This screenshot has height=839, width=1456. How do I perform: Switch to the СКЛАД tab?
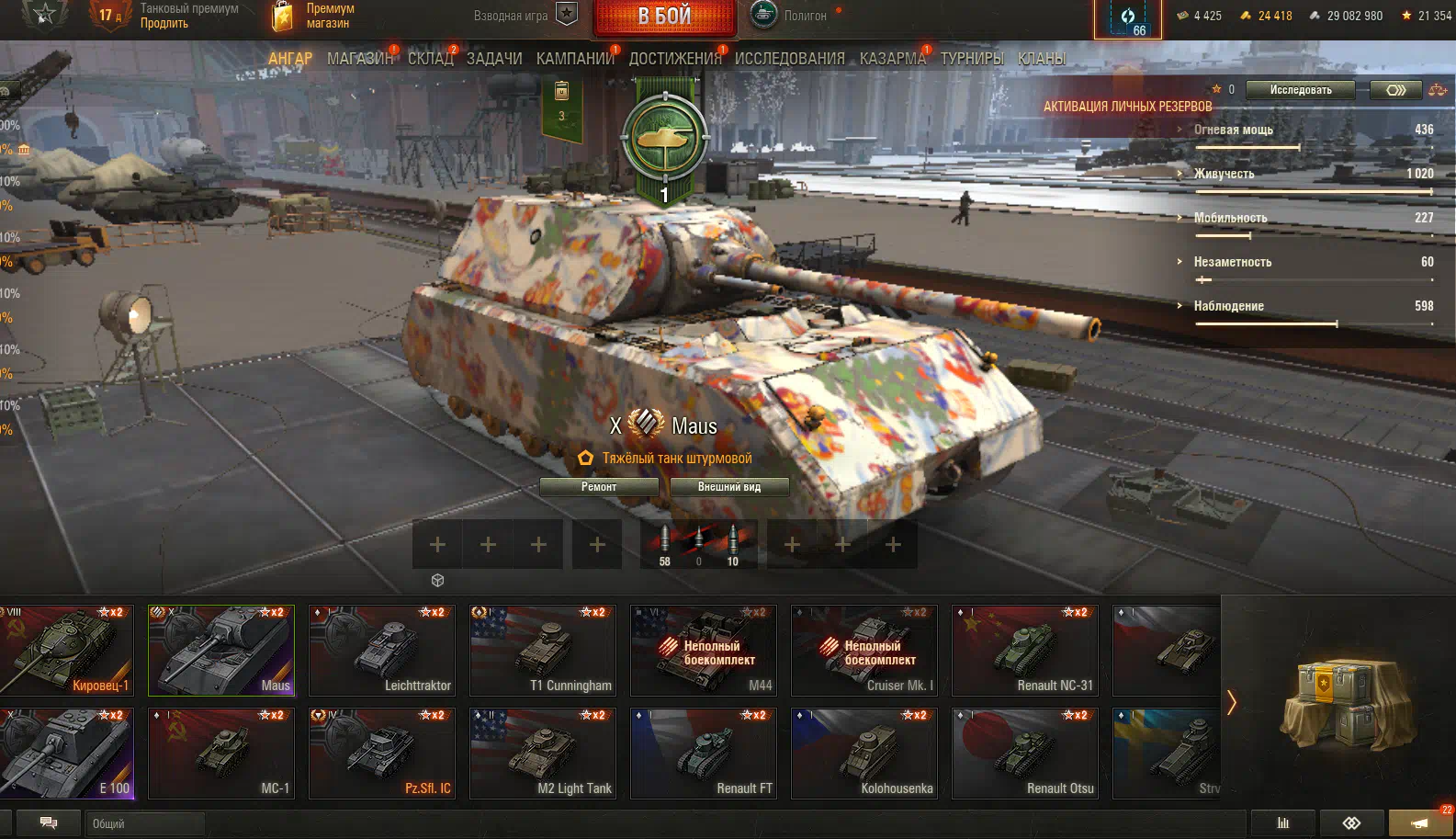tap(430, 59)
